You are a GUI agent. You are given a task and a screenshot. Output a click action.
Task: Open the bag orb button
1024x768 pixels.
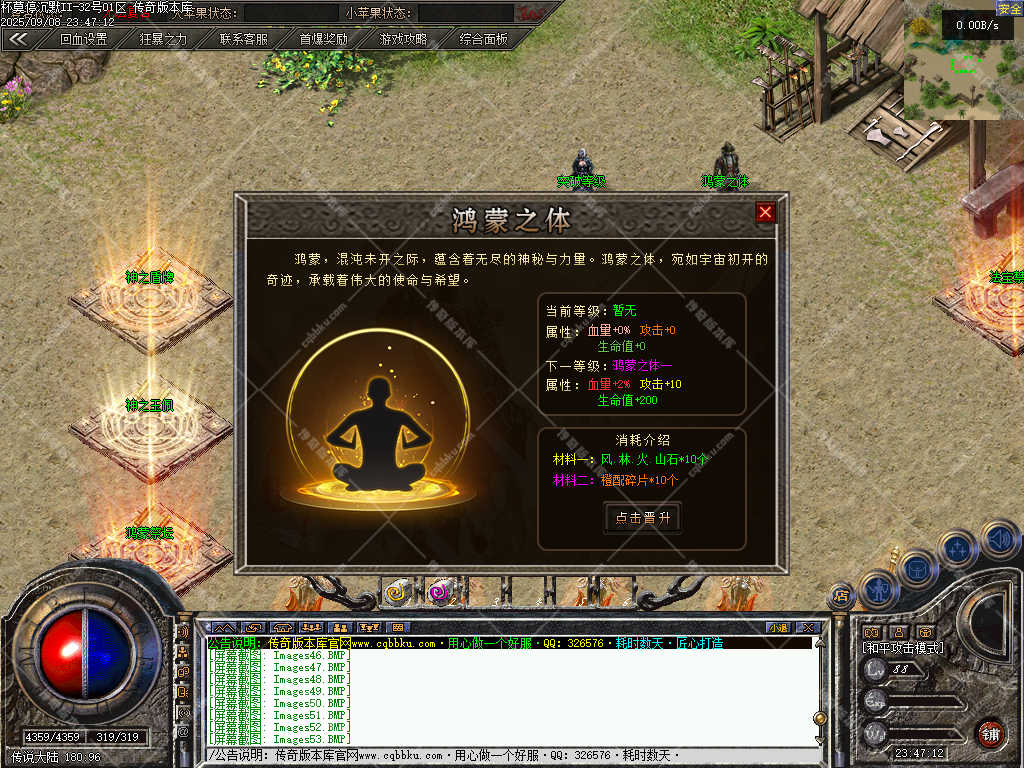pyautogui.click(x=918, y=568)
